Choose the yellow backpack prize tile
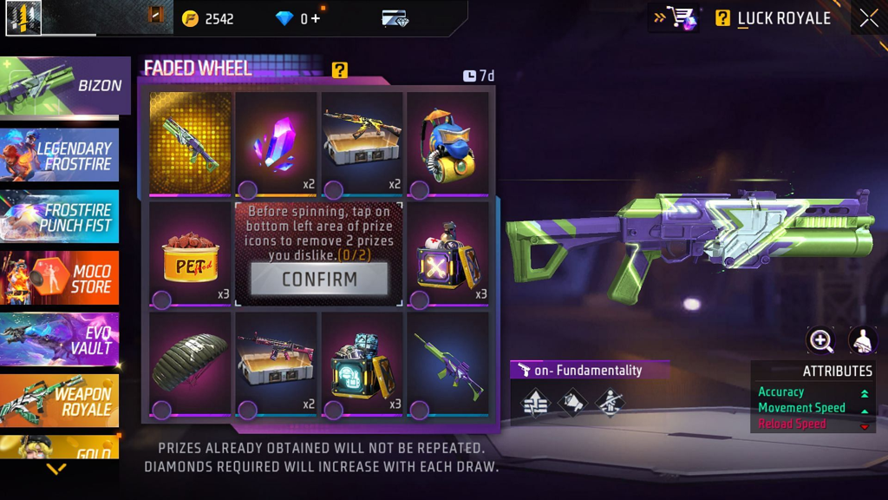The image size is (888, 500). [x=447, y=145]
